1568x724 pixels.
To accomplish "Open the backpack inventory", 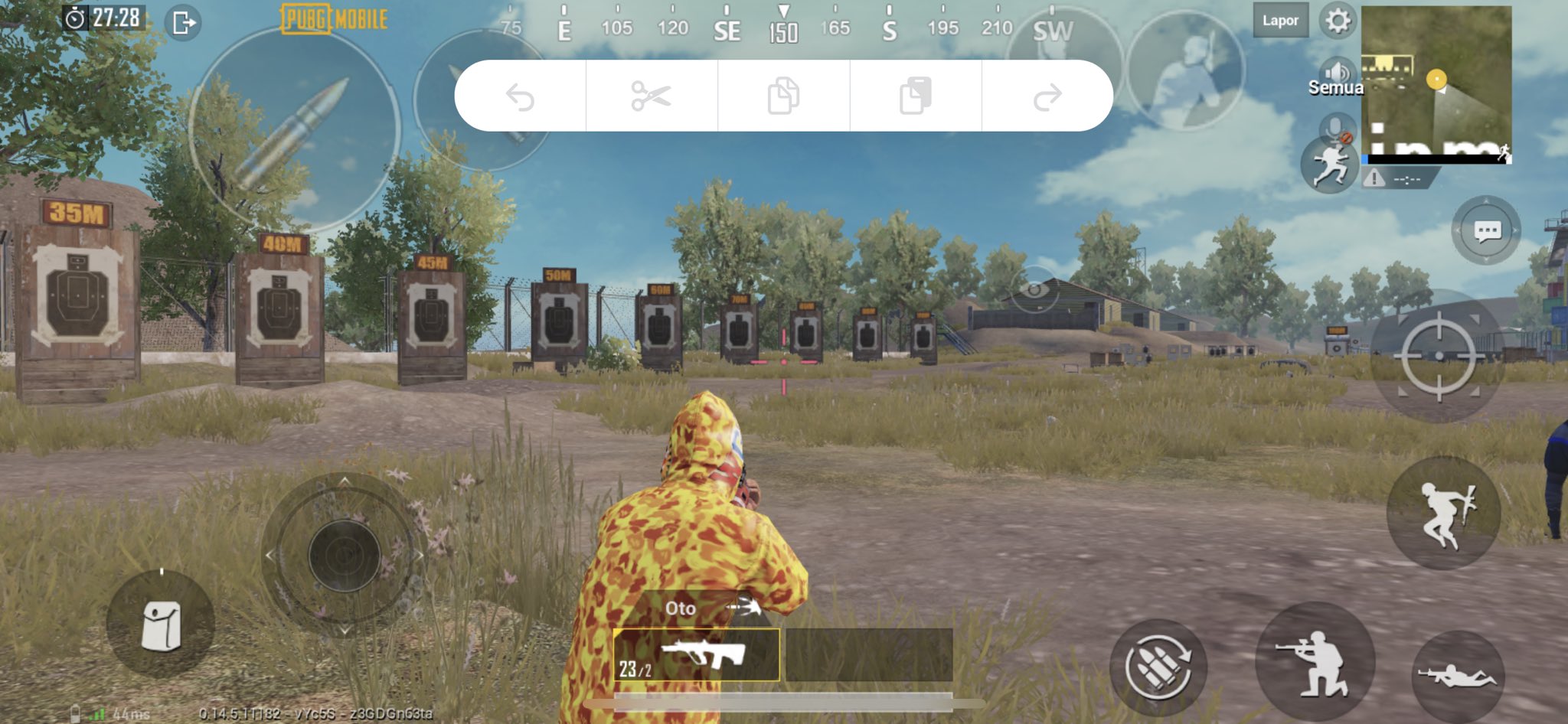I will point(161,625).
